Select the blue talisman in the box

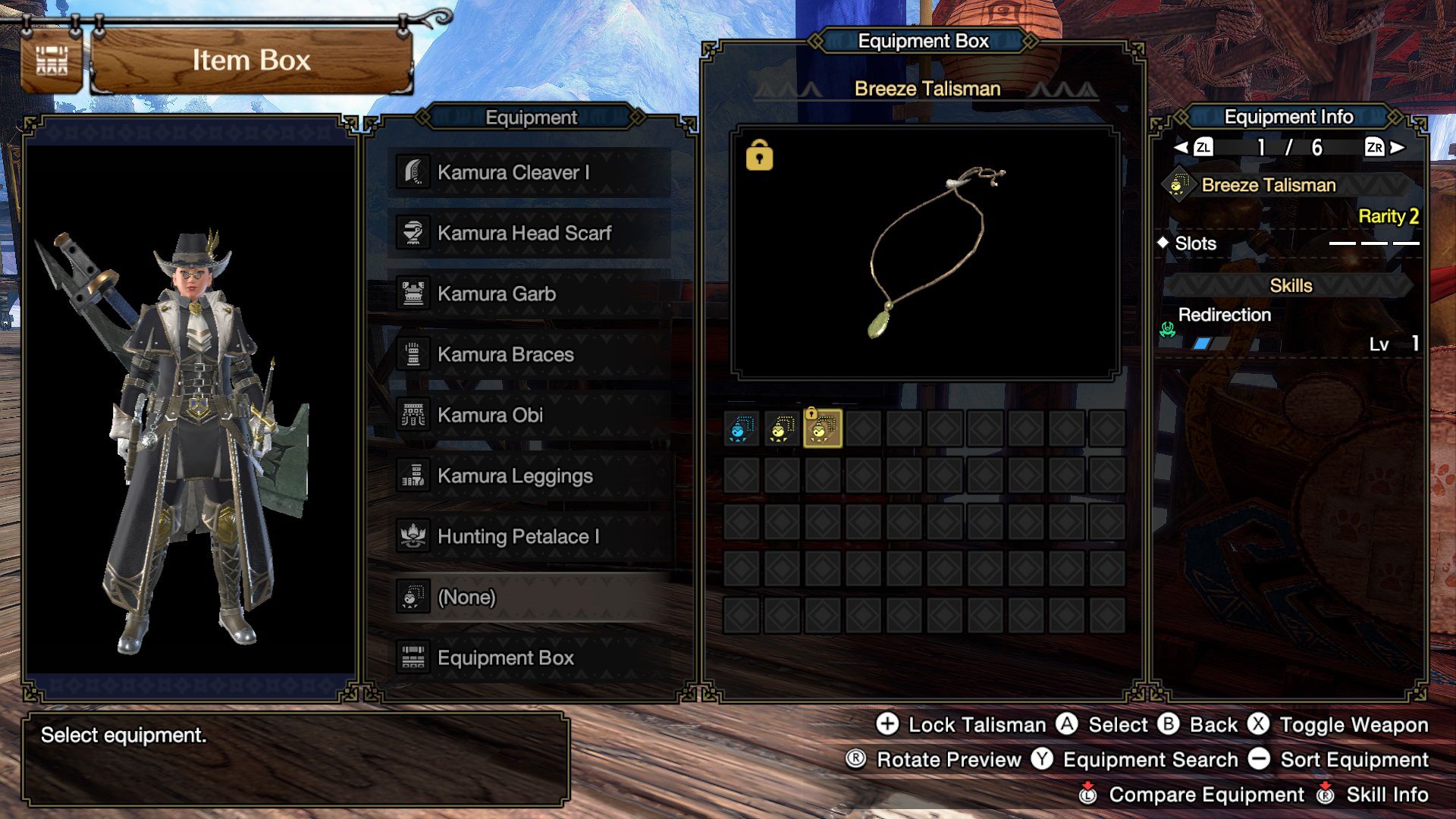741,429
